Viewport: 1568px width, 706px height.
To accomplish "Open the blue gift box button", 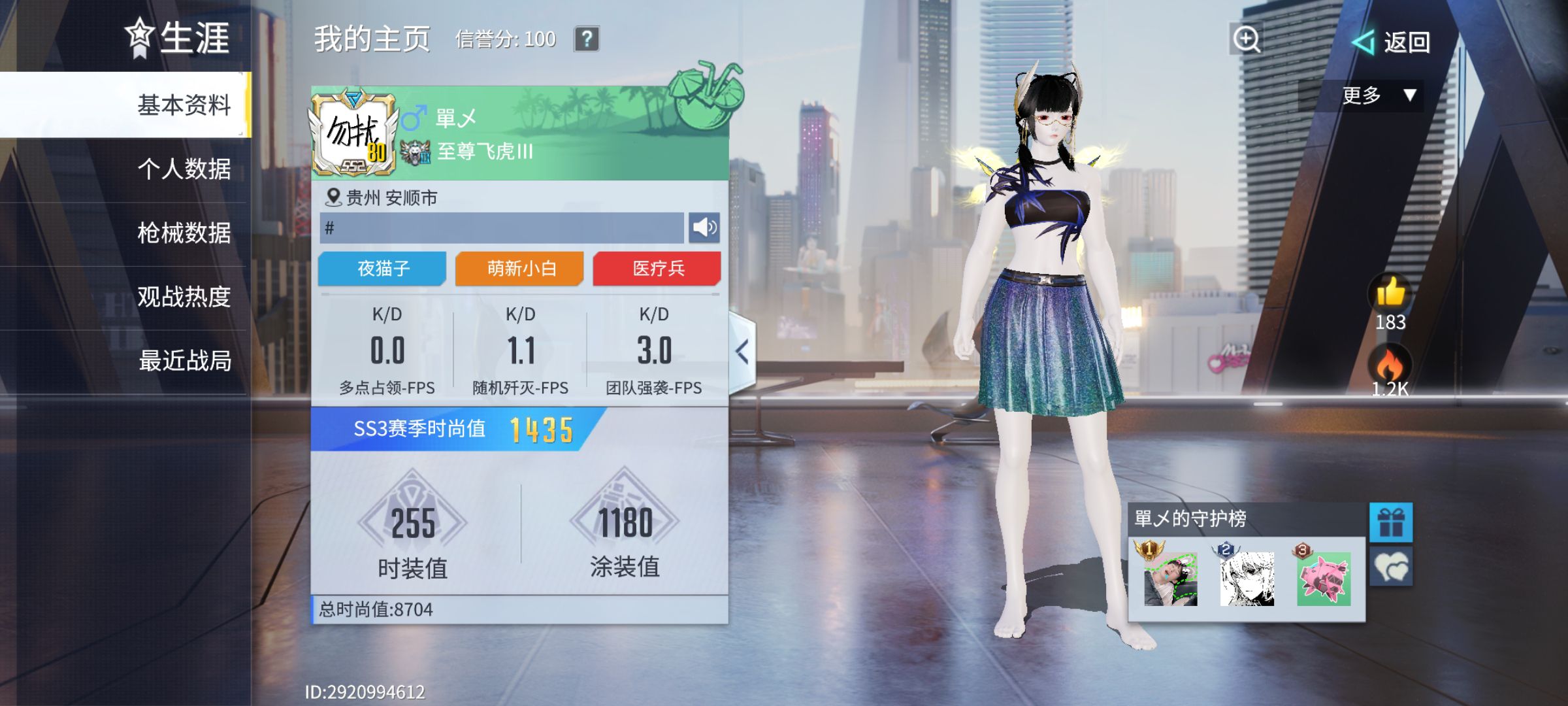I will tap(1391, 522).
